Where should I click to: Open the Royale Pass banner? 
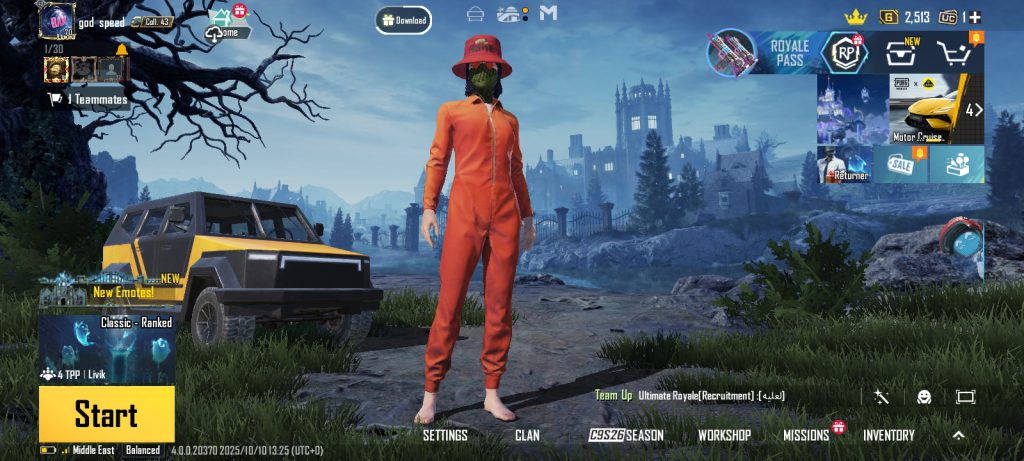click(760, 53)
